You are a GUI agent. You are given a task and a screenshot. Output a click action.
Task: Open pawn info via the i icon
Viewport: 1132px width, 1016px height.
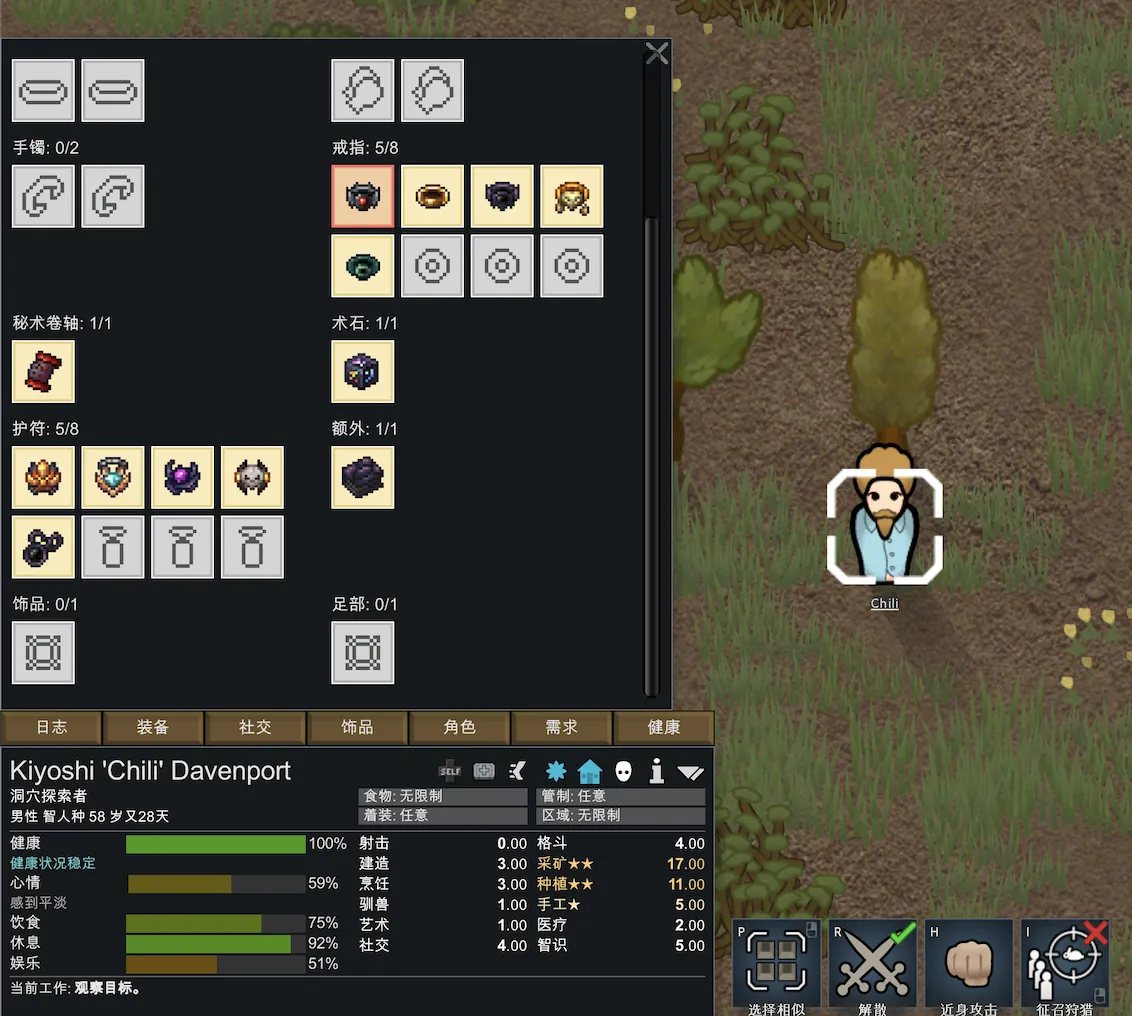657,771
